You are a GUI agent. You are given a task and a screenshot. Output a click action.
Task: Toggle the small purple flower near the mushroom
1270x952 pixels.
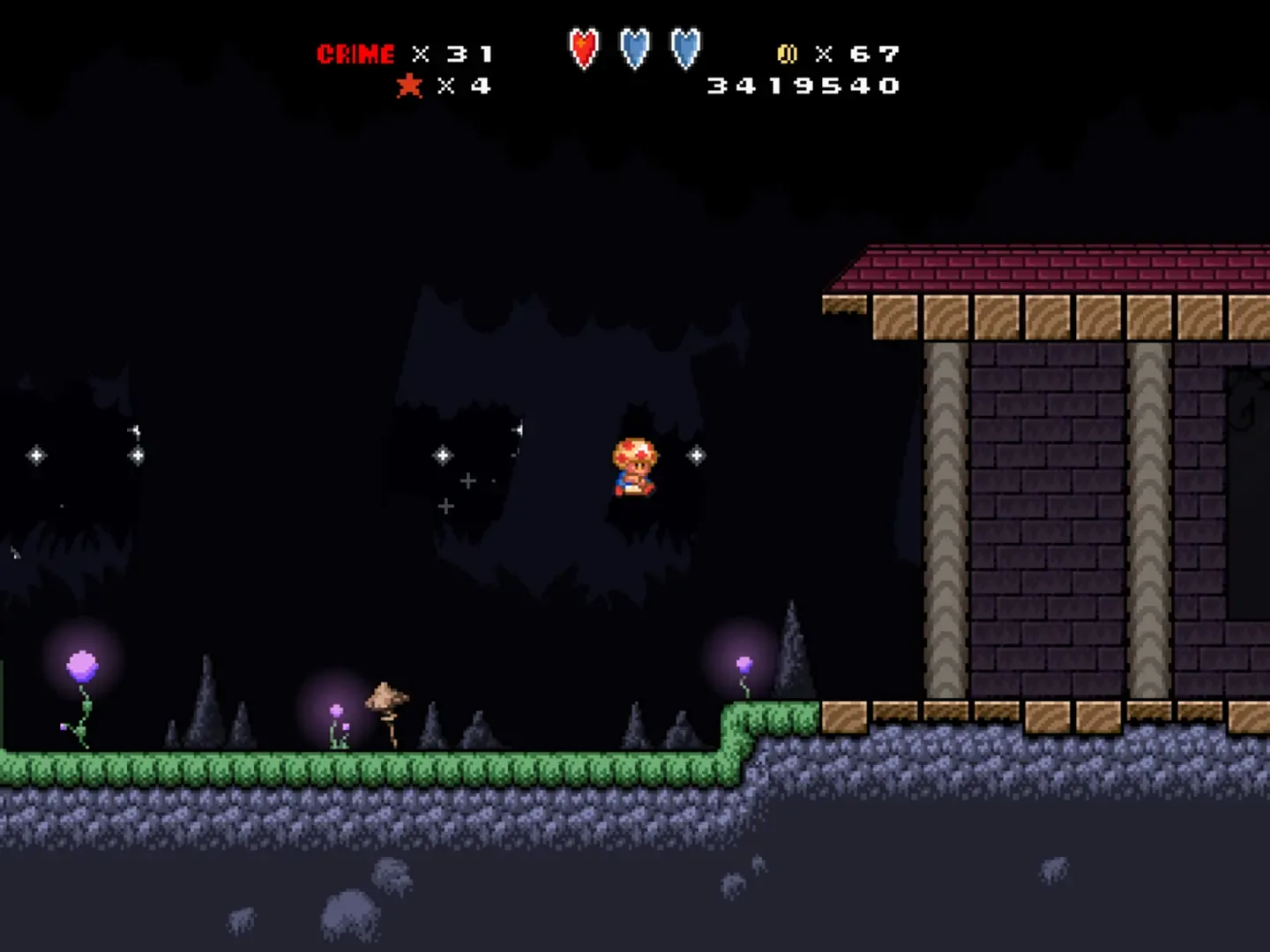pos(336,710)
